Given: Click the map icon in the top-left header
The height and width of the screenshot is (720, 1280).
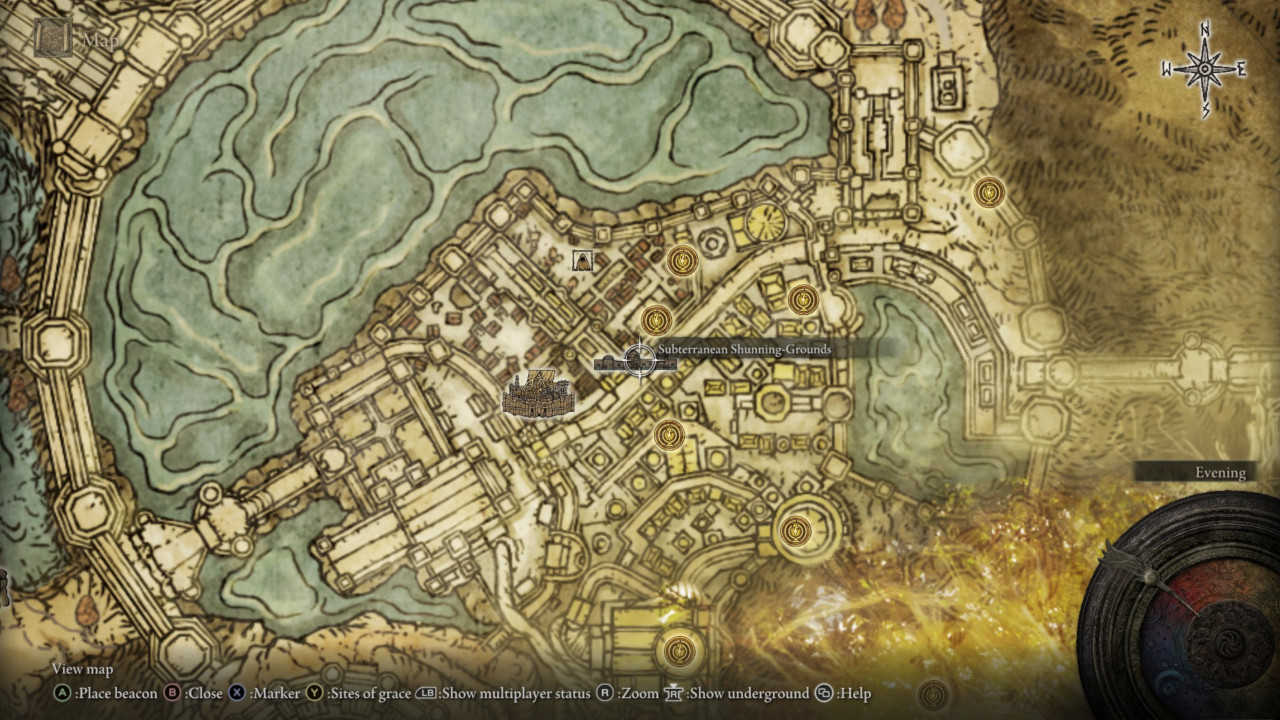Looking at the screenshot, I should 54,37.
